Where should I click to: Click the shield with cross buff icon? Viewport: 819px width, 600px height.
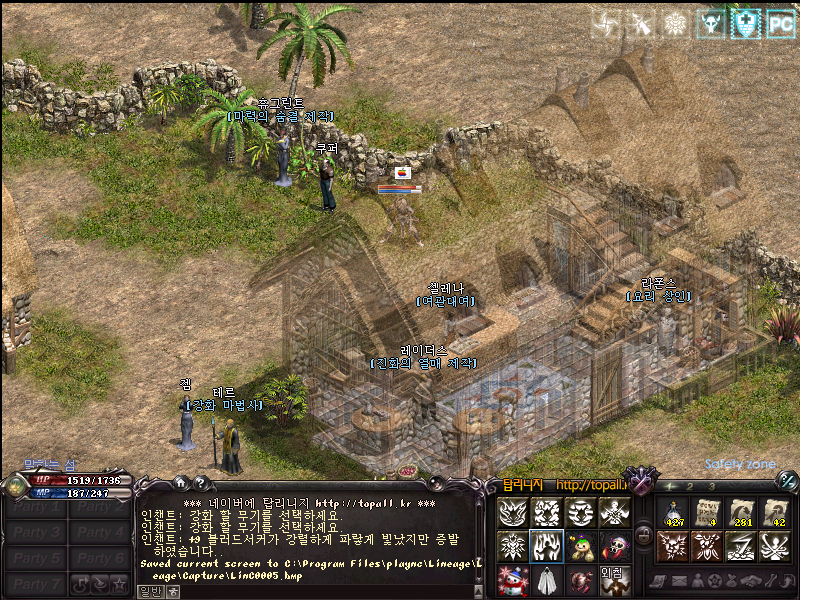[745, 23]
